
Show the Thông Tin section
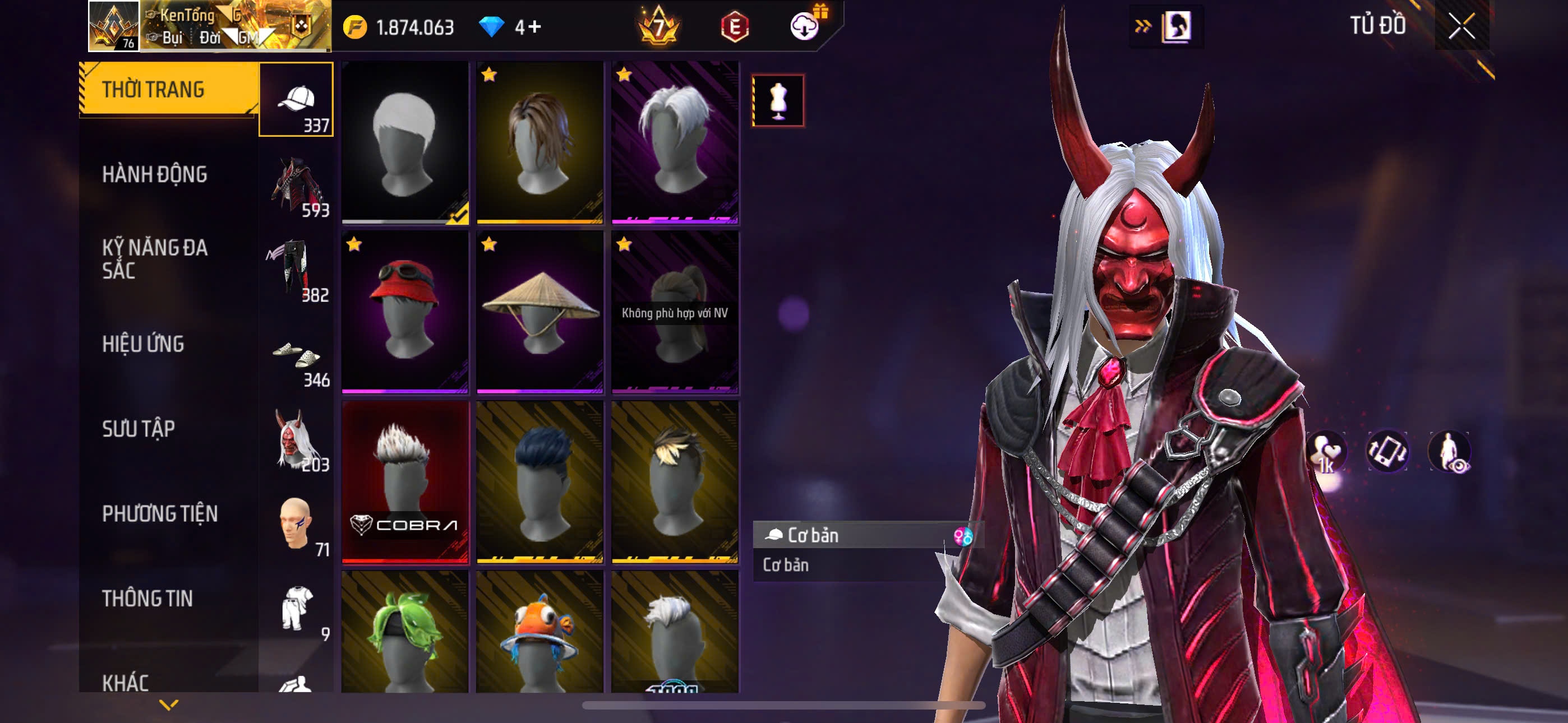pyautogui.click(x=147, y=598)
